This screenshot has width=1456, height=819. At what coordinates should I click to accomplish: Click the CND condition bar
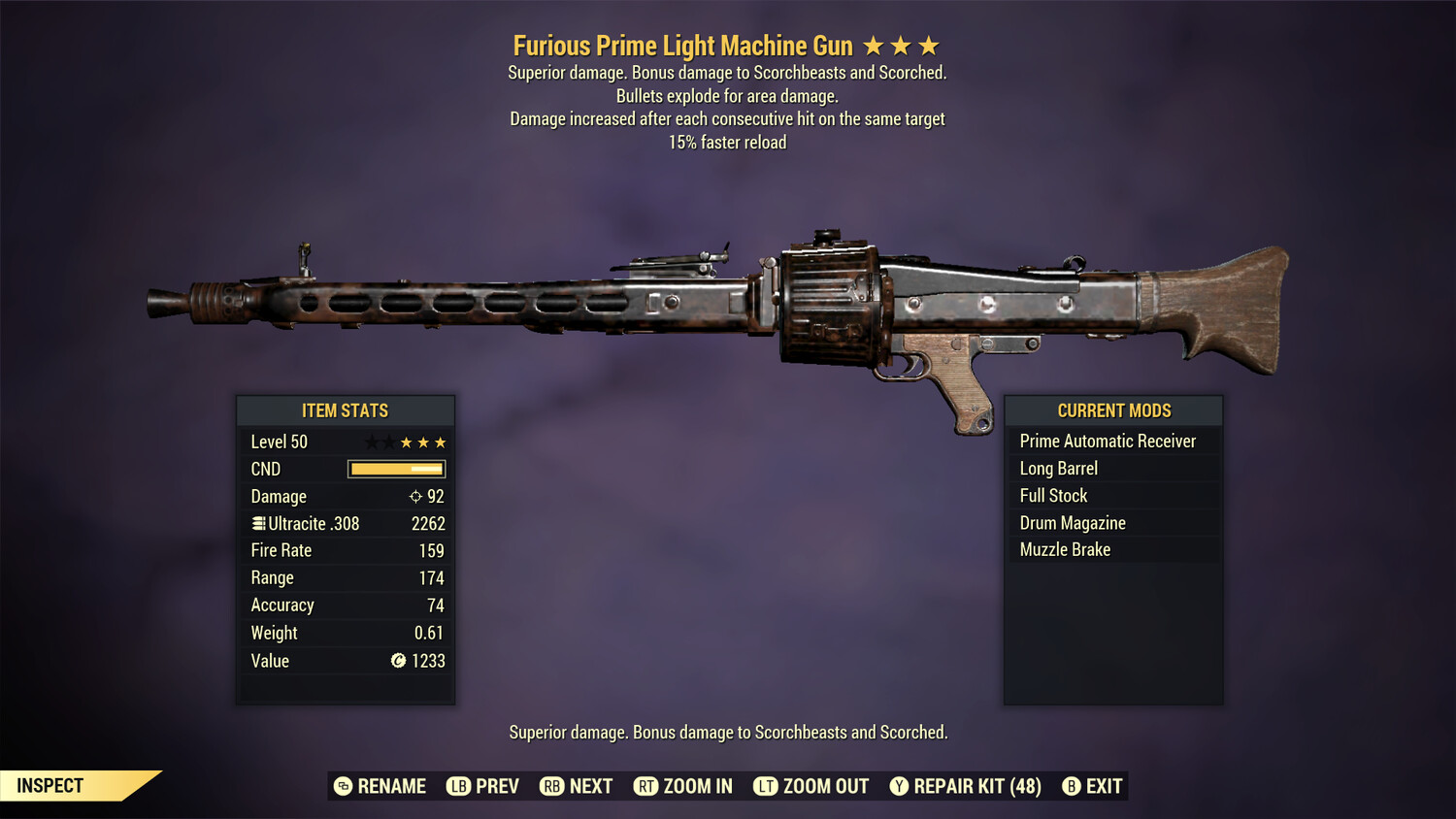(395, 469)
